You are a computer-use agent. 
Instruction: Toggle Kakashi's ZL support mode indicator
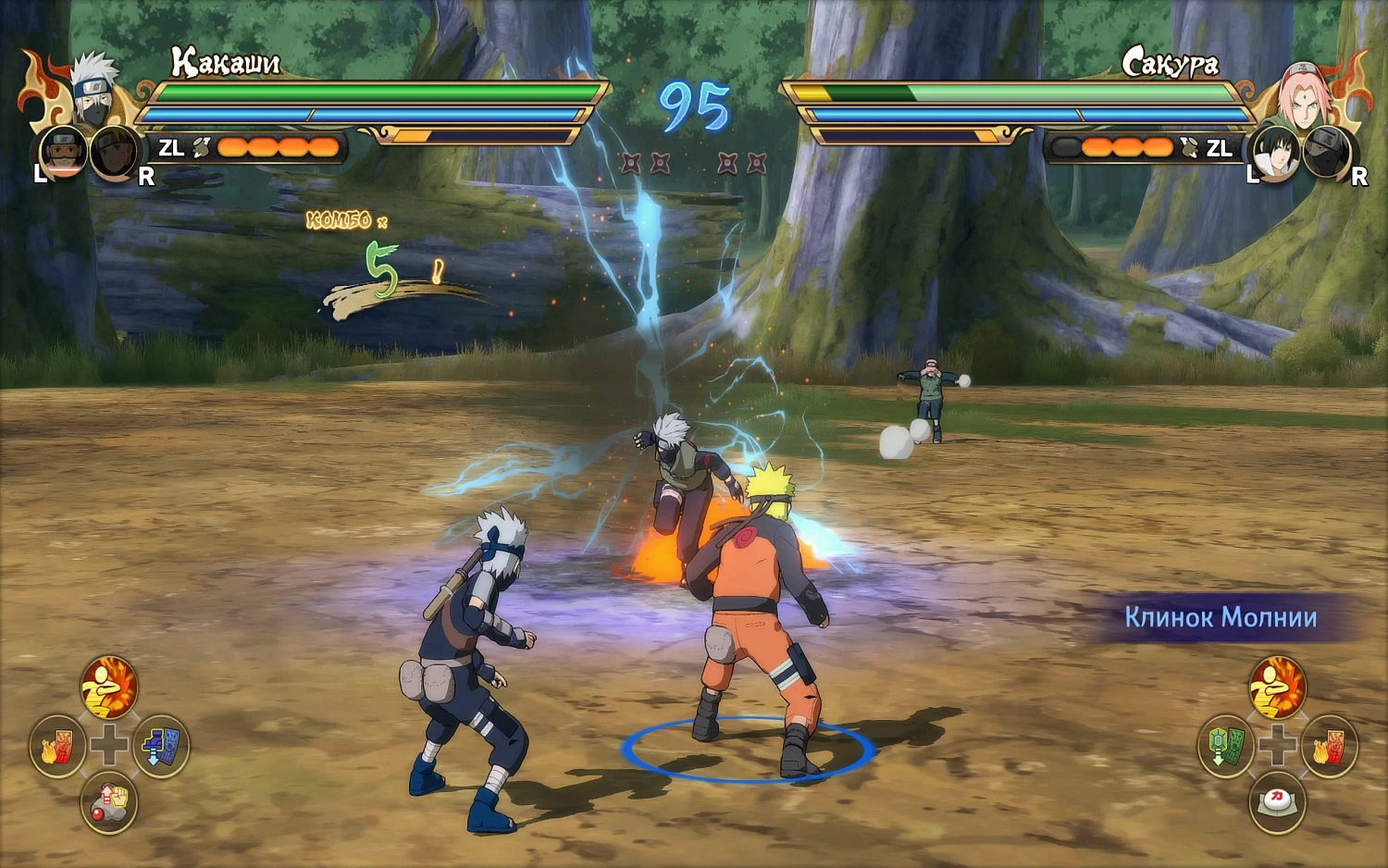tap(169, 146)
